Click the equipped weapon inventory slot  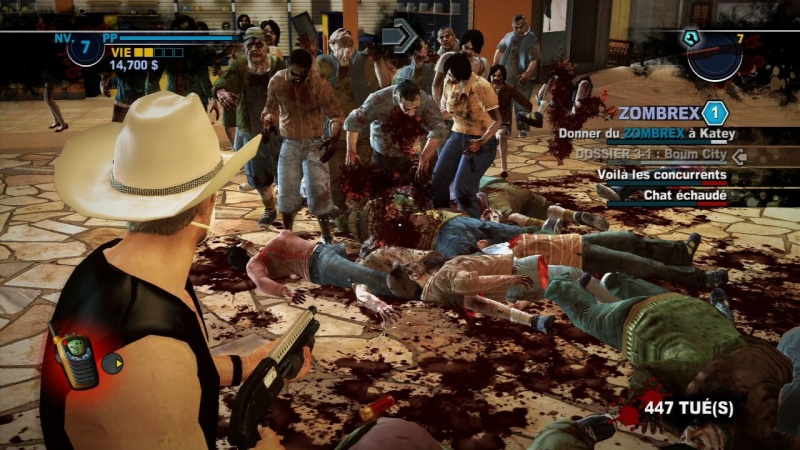pos(714,56)
